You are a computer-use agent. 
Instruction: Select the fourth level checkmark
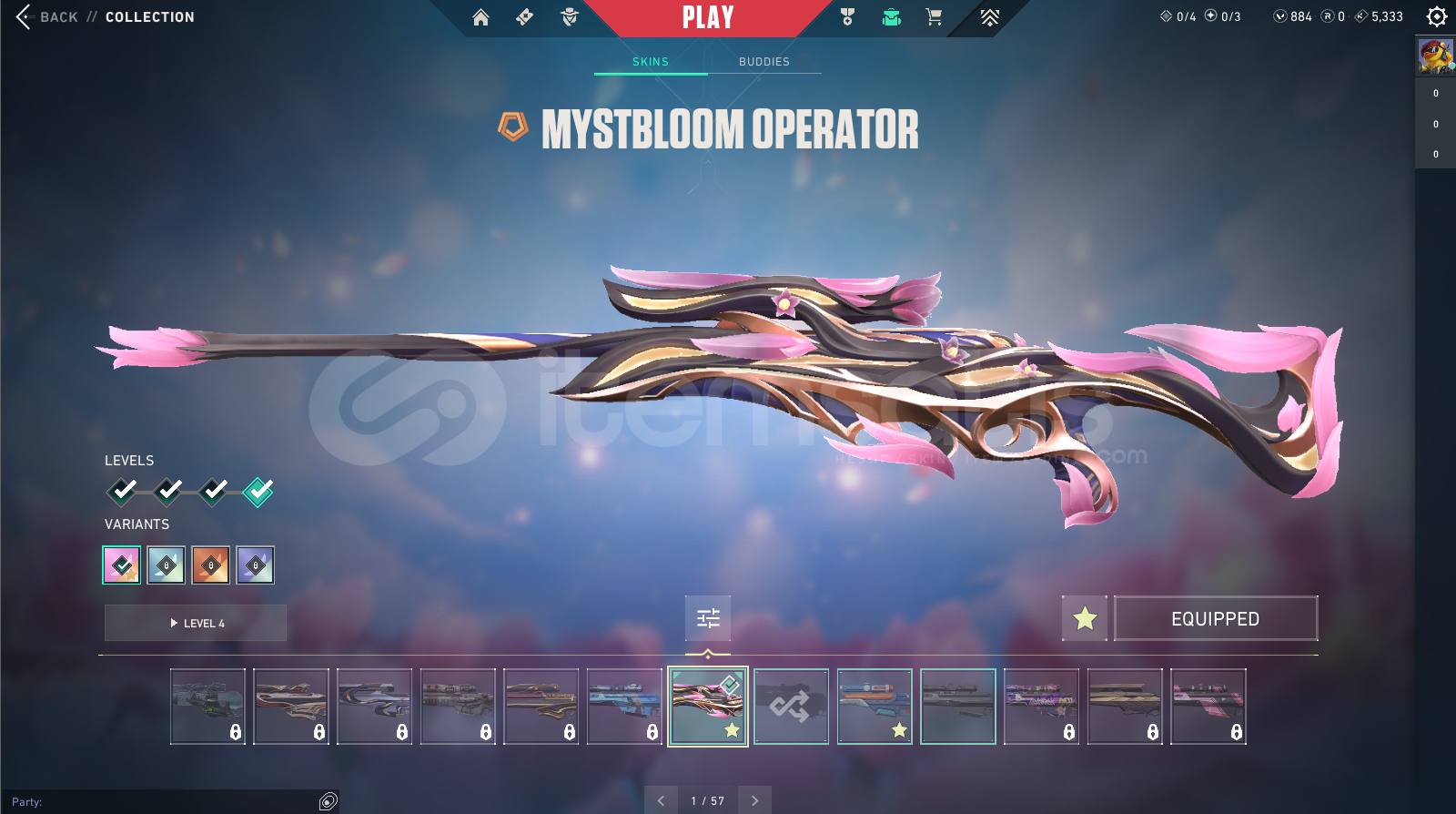click(x=258, y=492)
